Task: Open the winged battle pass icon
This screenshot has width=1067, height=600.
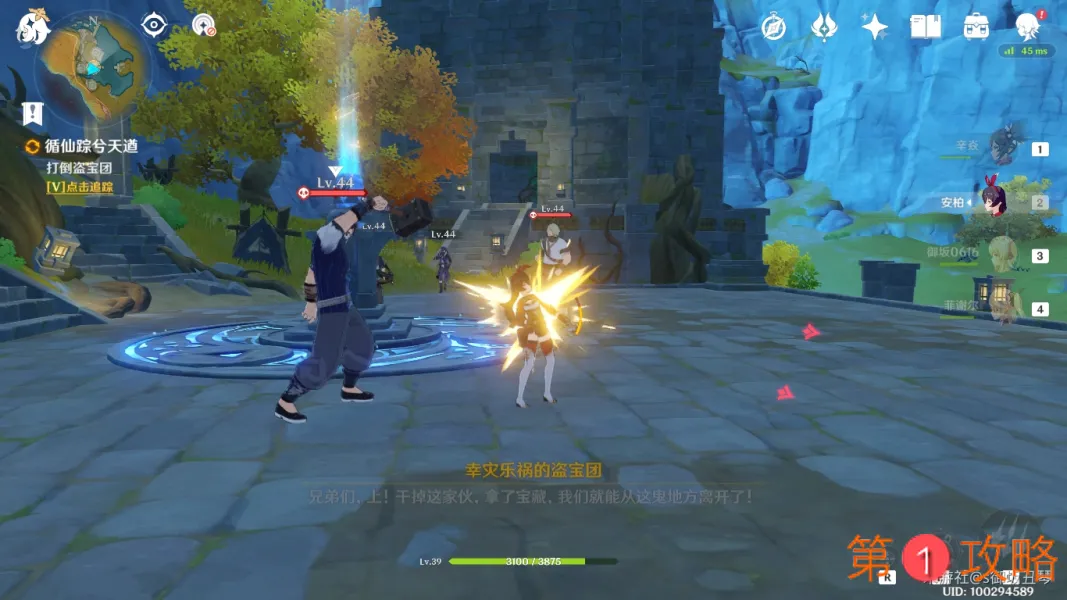Action: (823, 27)
